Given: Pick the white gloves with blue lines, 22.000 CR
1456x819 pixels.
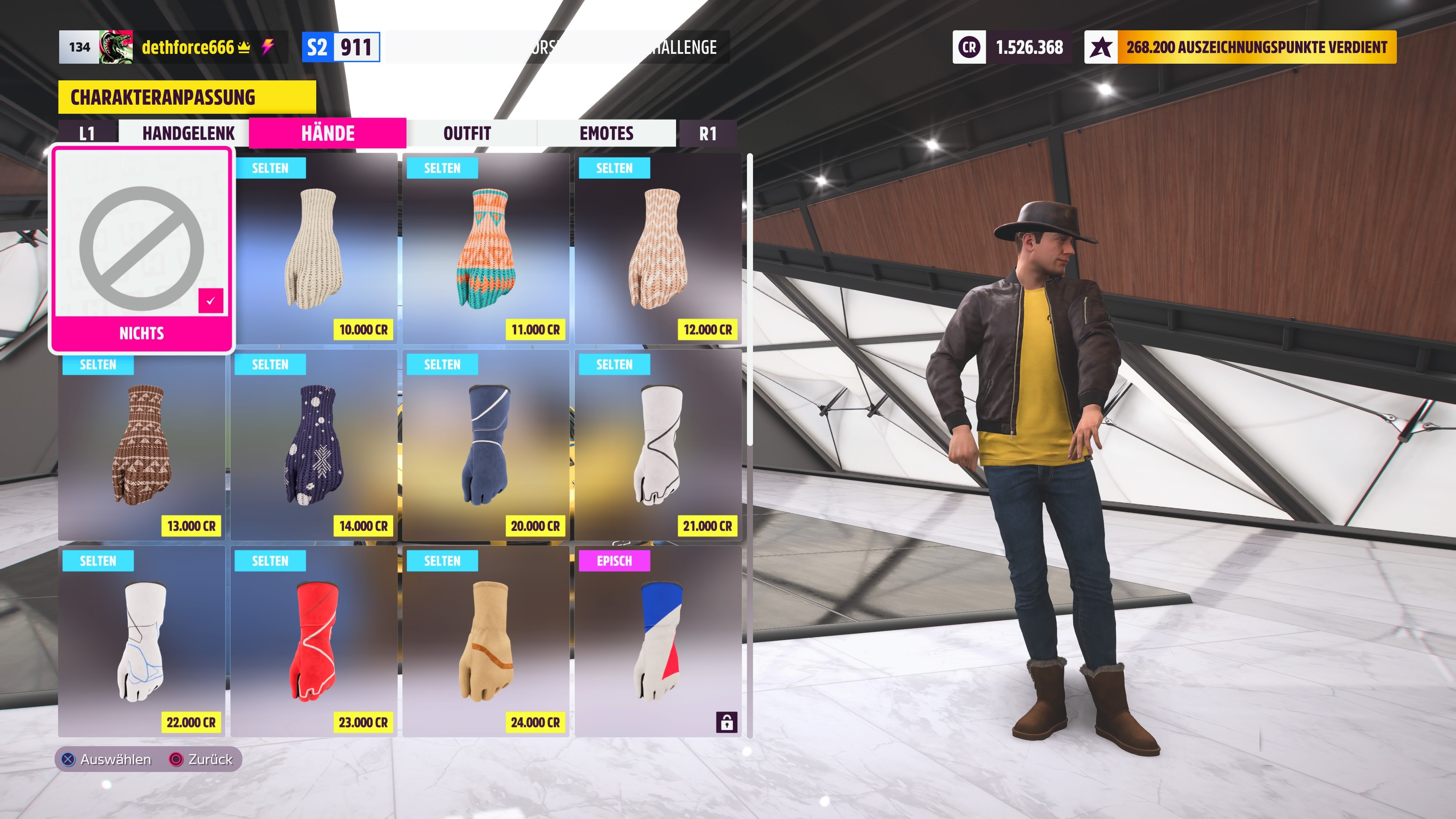Looking at the screenshot, I should point(141,642).
